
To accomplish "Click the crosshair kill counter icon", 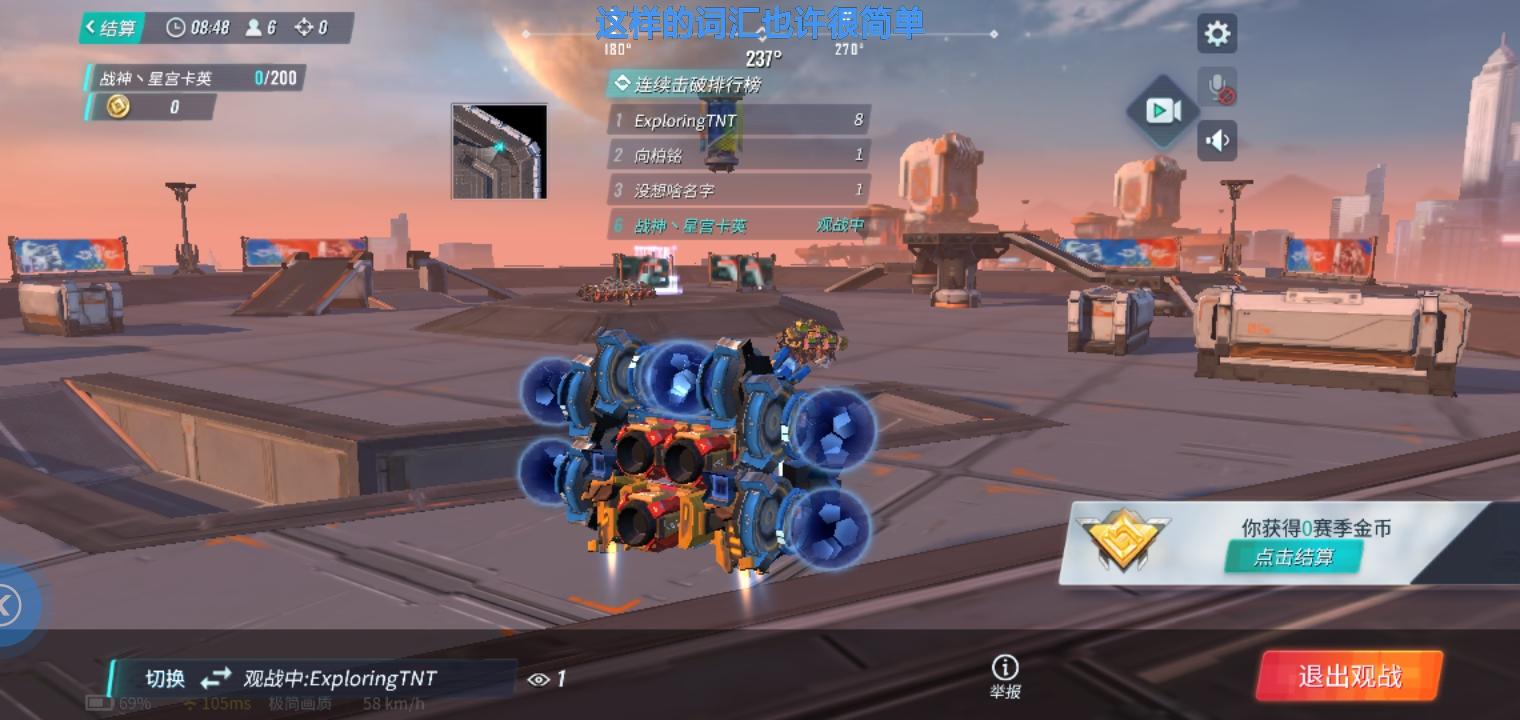I will click(305, 28).
